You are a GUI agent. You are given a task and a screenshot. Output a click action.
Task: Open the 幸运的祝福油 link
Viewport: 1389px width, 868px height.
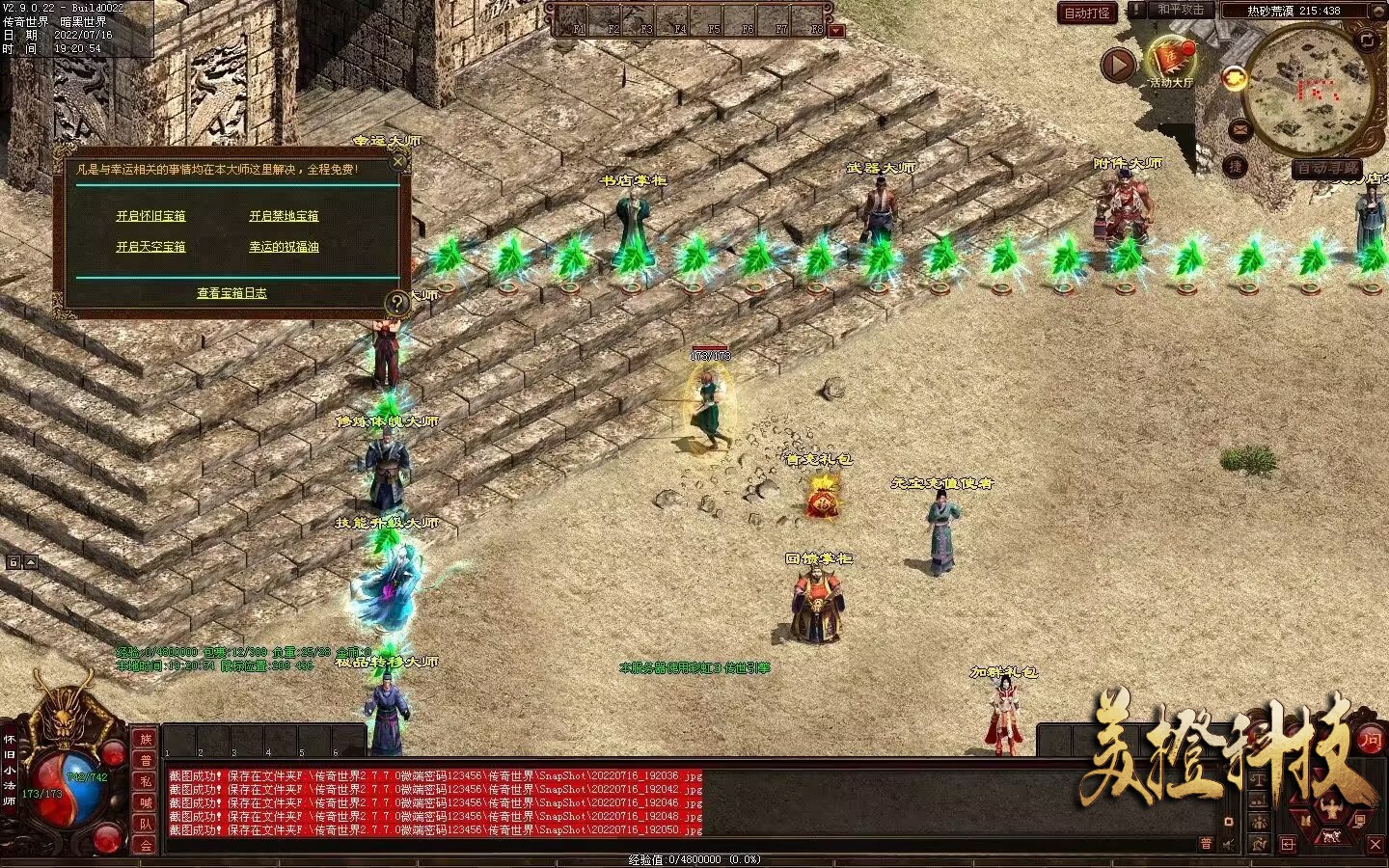coord(284,247)
